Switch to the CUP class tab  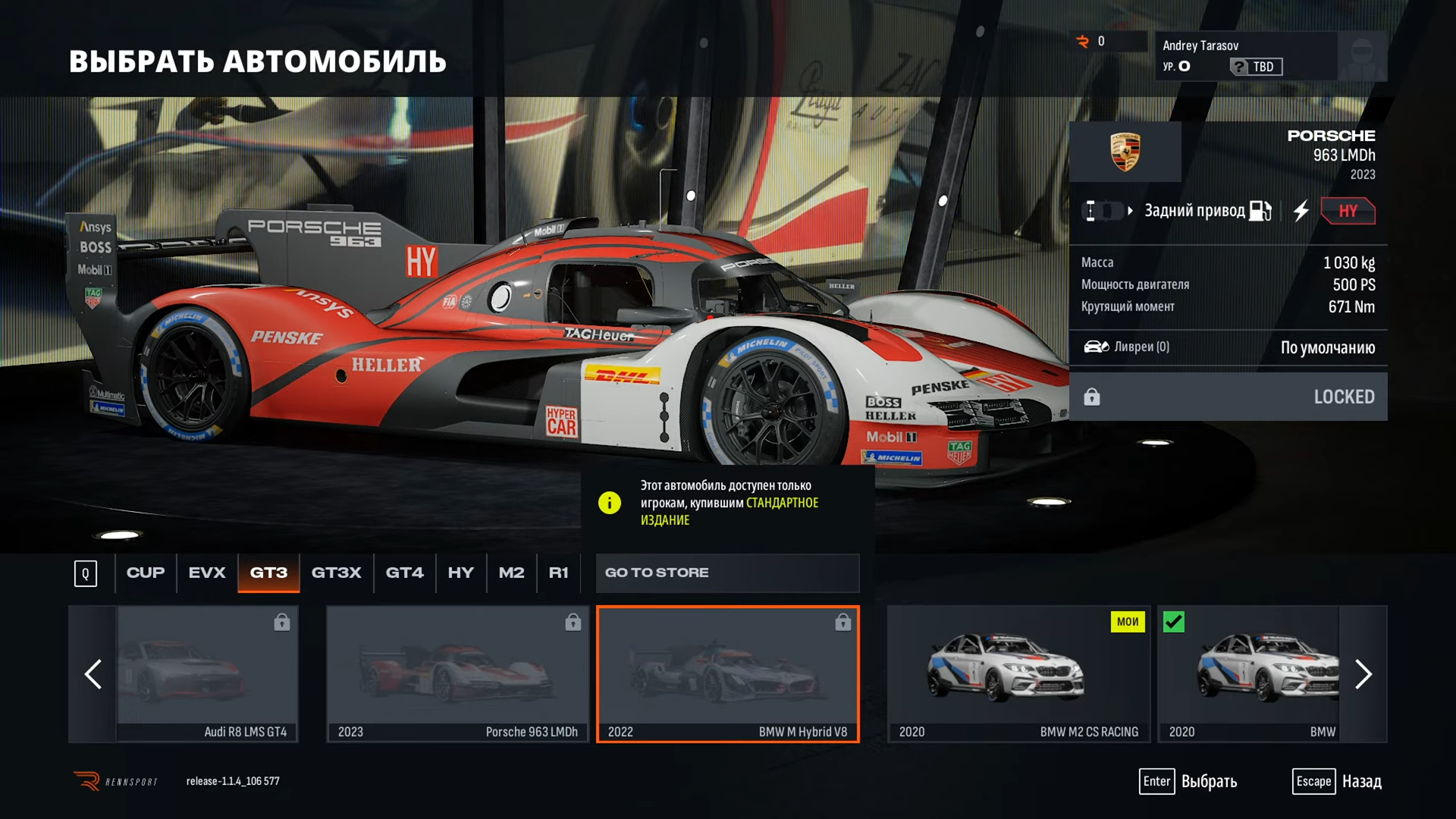pyautogui.click(x=145, y=573)
